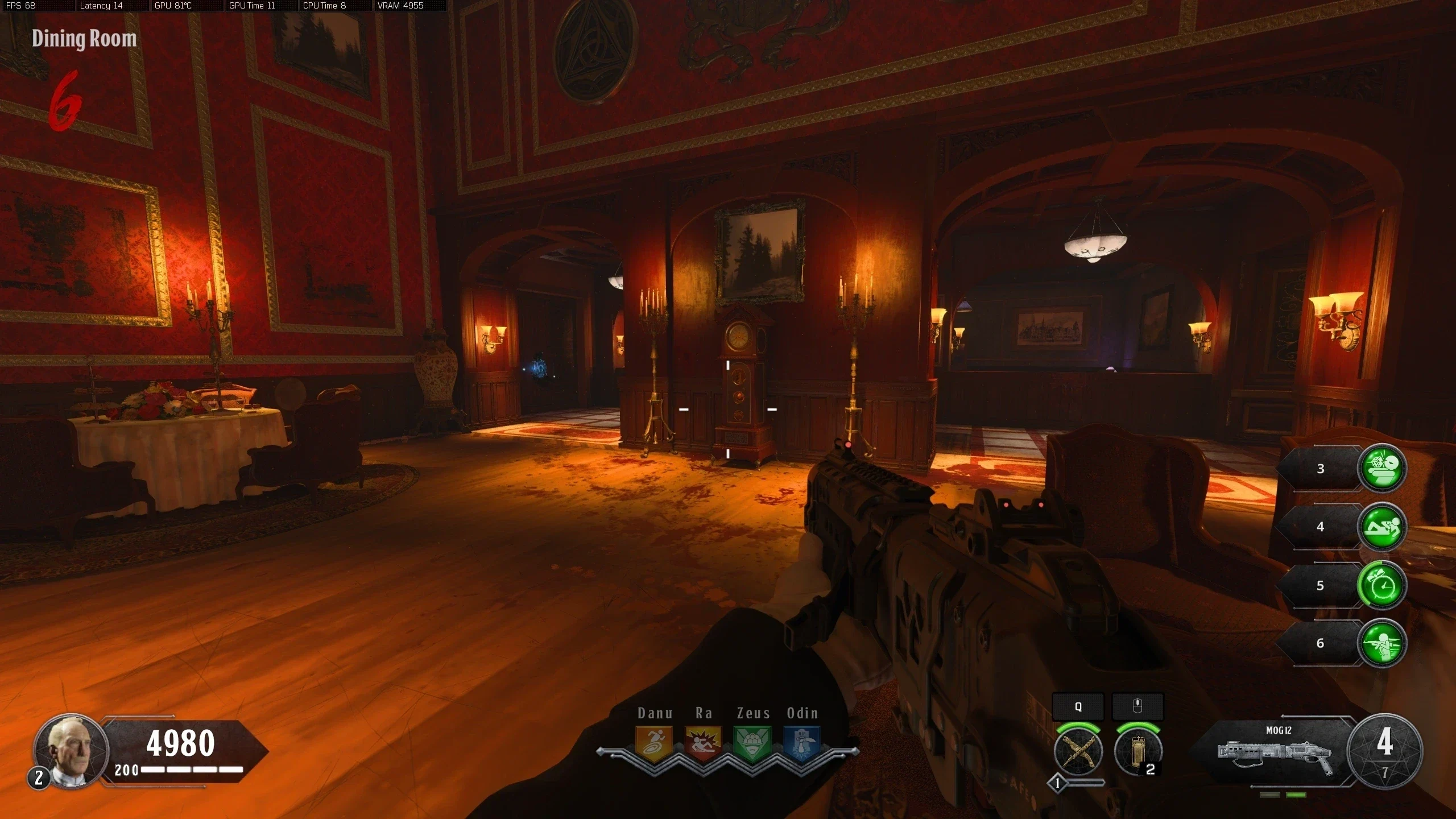The image size is (1456, 819).
Task: Select the gold canister equipment slot
Action: click(x=1137, y=751)
